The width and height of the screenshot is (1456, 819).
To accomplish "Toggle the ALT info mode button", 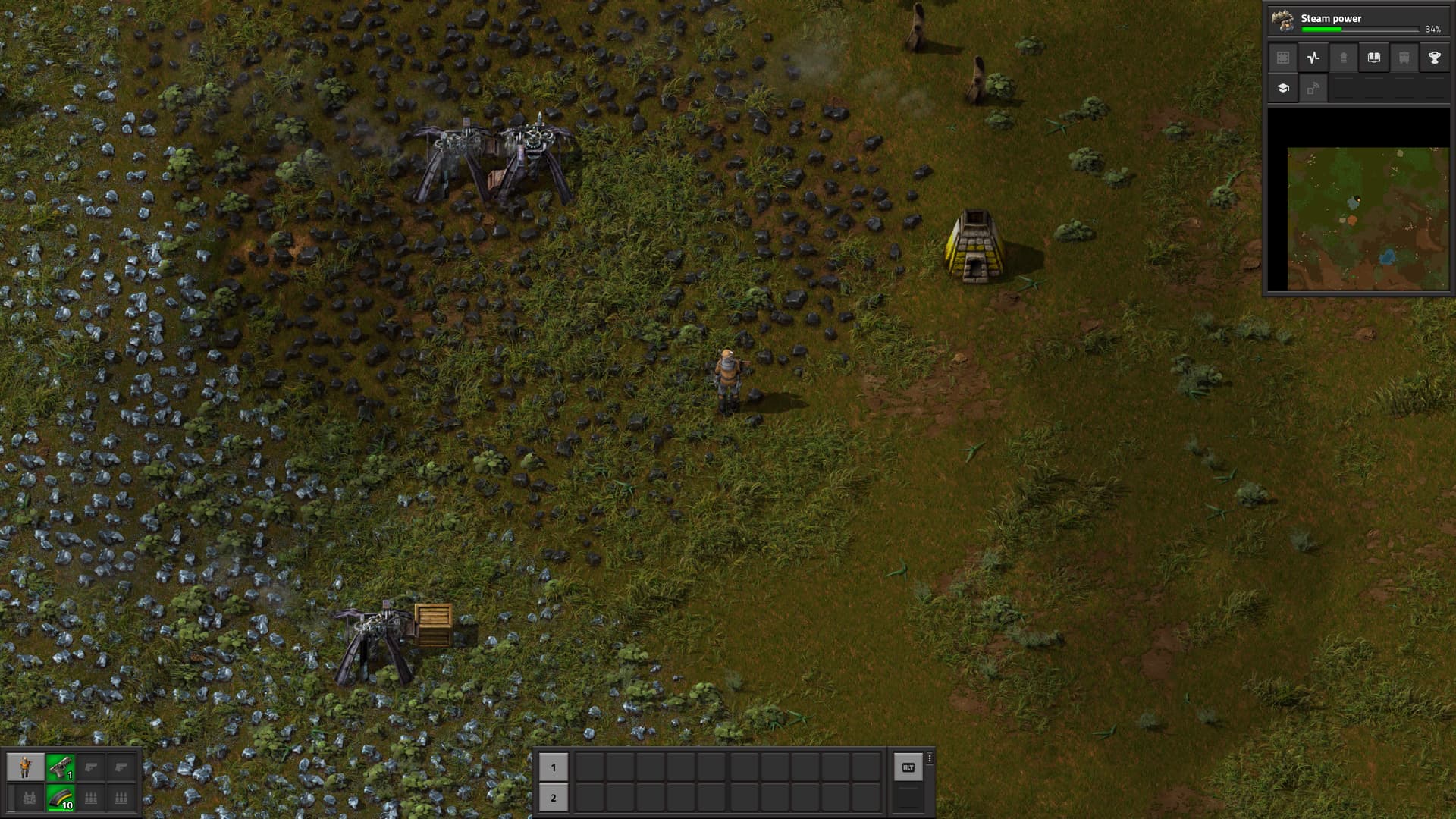I will point(908,767).
